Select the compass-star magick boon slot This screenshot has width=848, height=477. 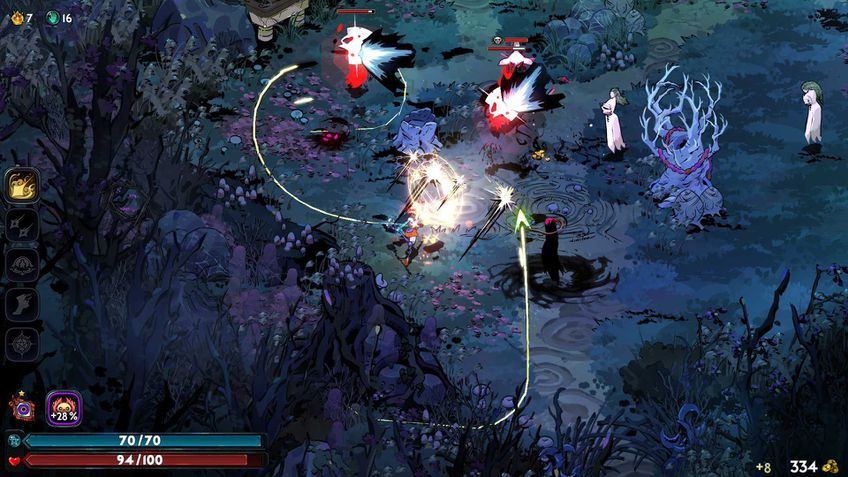tap(22, 344)
